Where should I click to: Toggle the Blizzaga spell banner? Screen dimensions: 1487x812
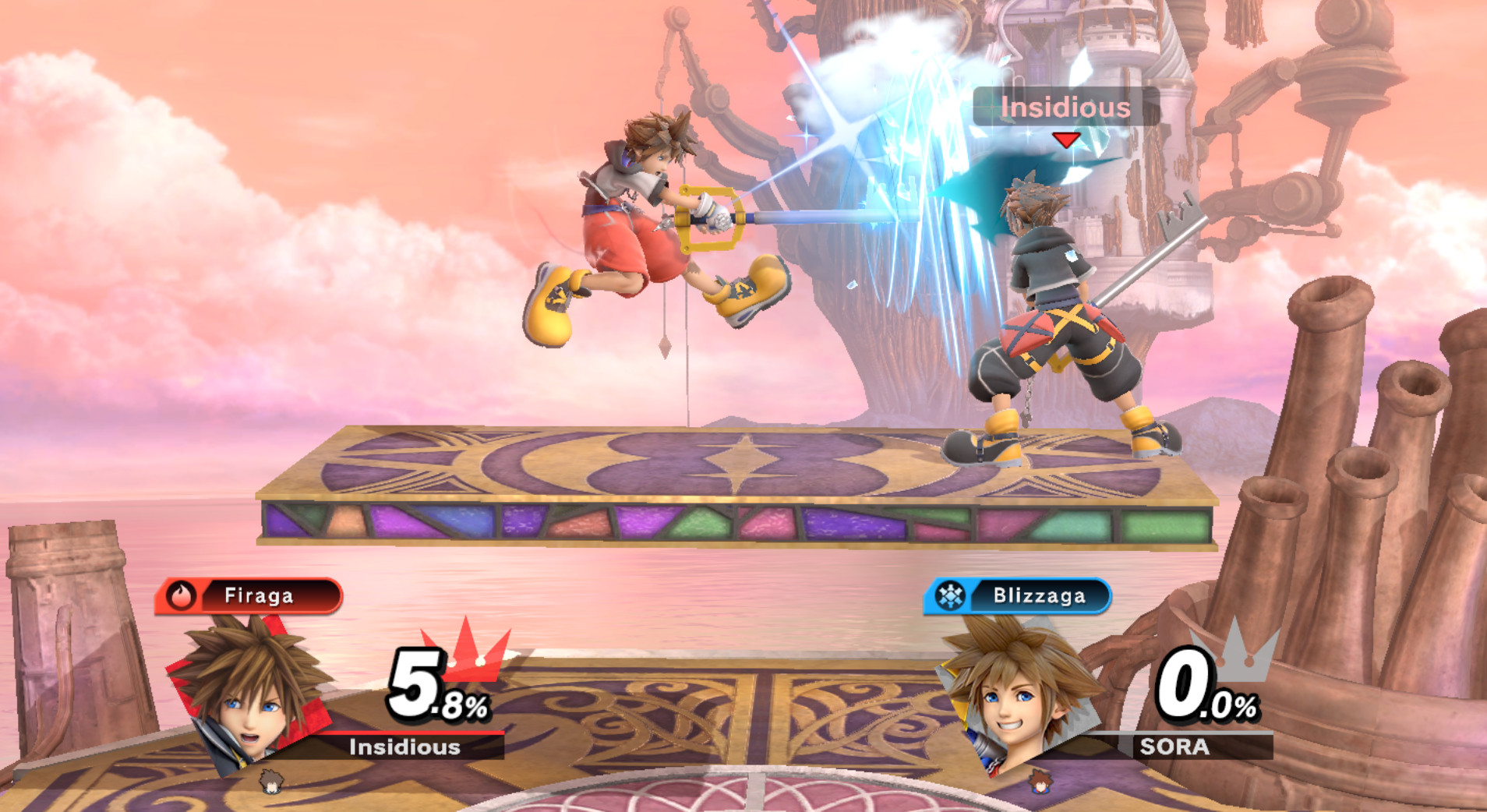tap(1021, 595)
